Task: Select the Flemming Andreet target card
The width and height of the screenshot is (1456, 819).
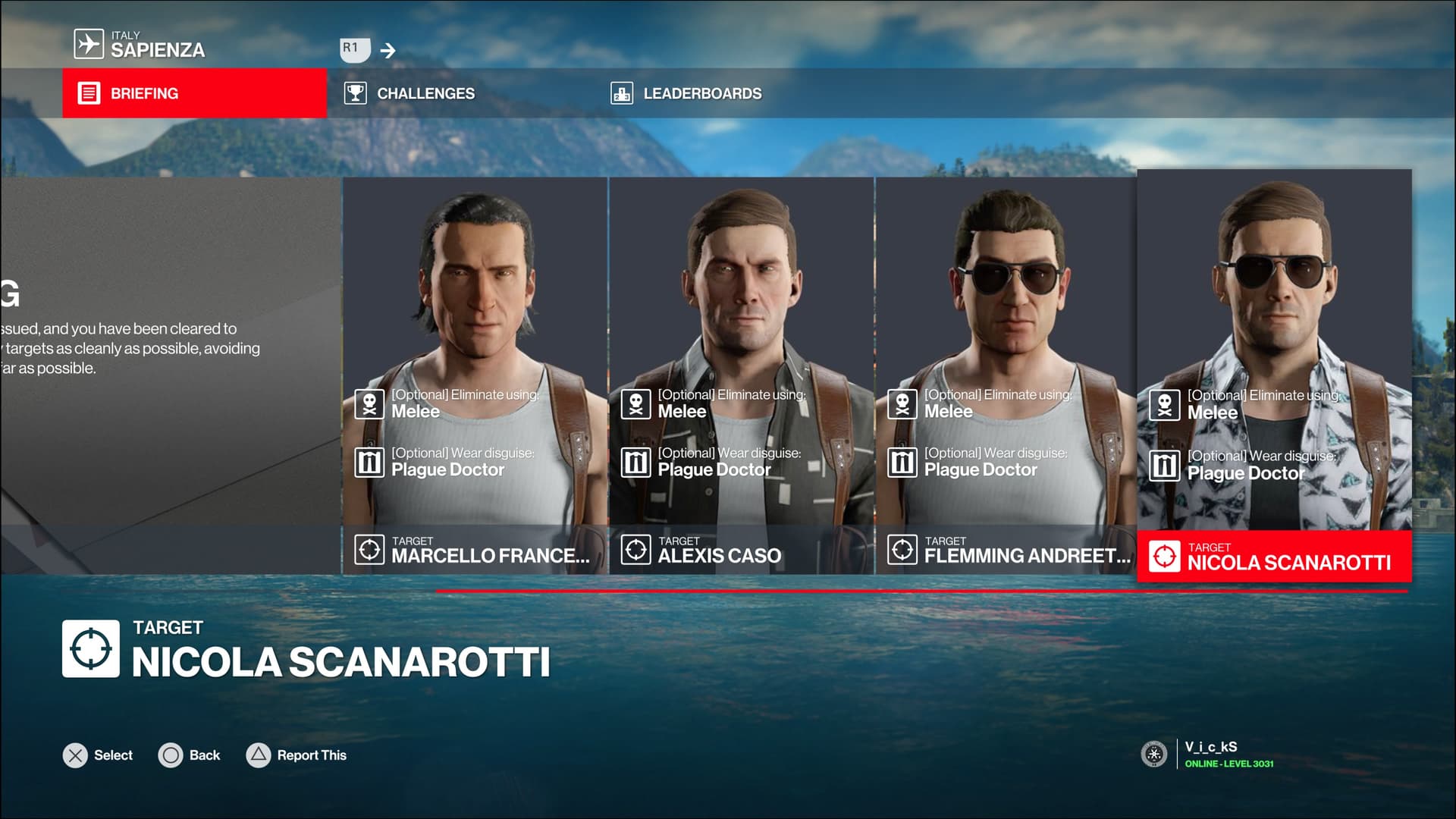Action: (1006, 375)
